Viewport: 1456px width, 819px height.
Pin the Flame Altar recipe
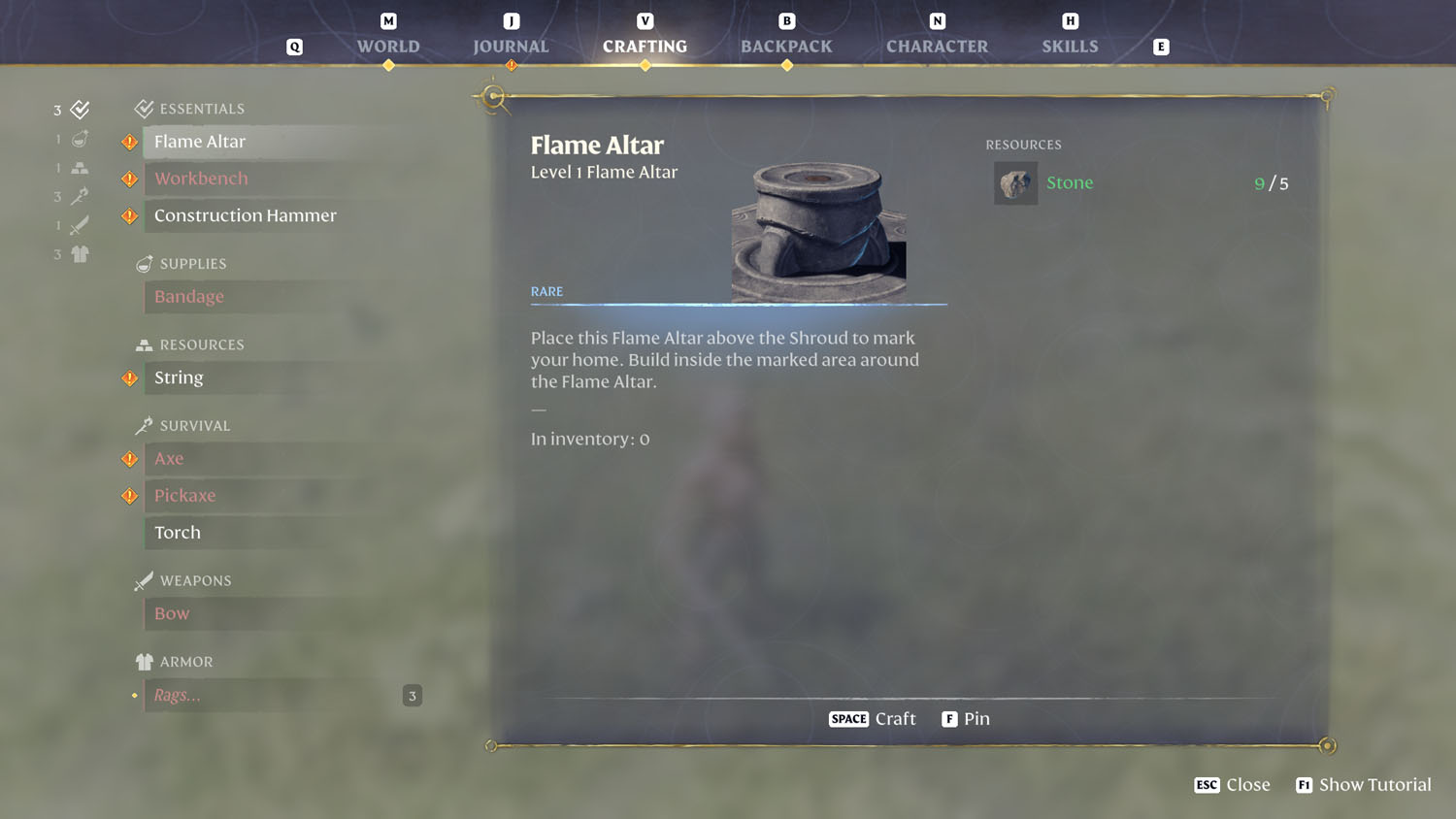[966, 718]
